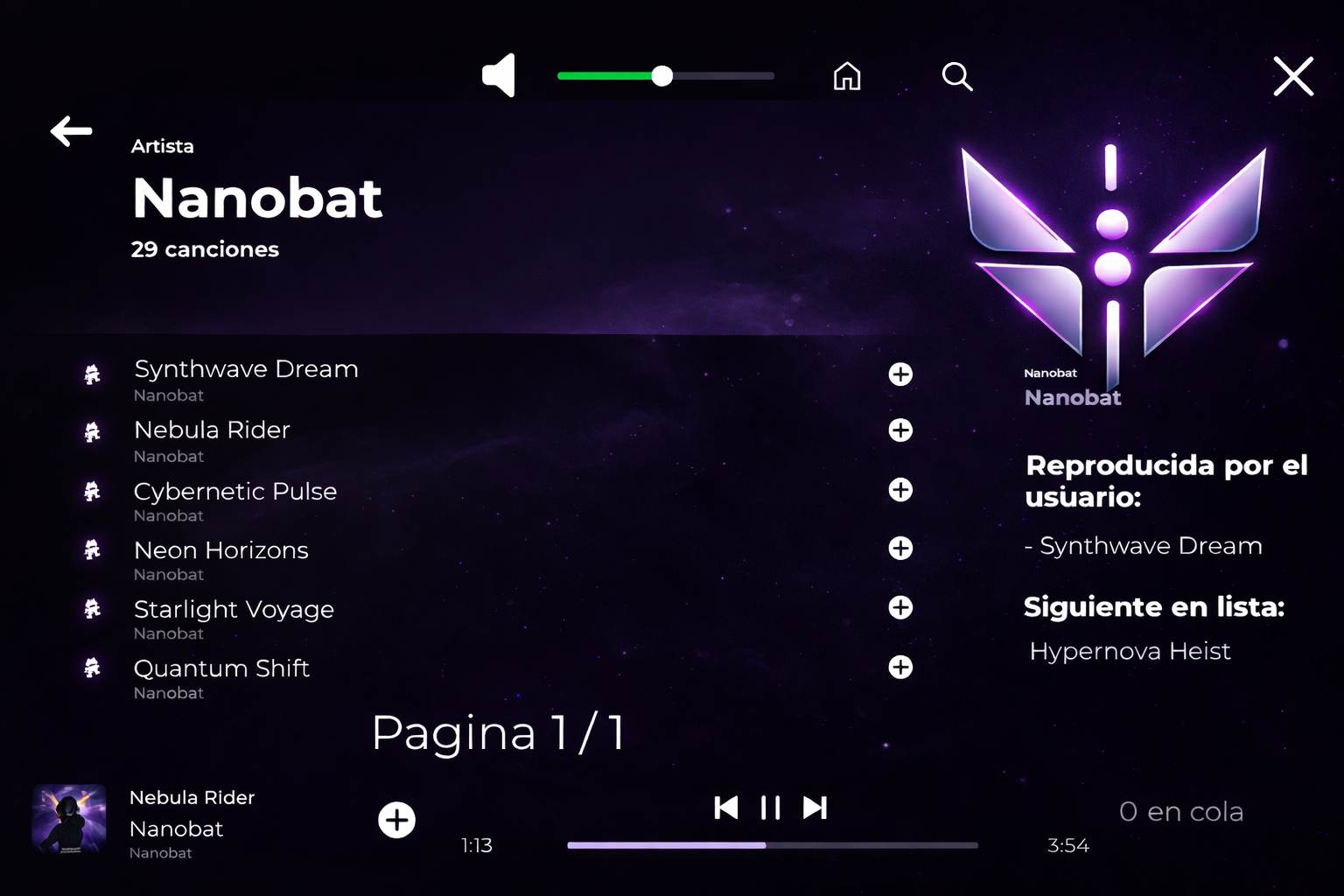Select the Synthwave Dream song
1344x896 pixels.
tap(246, 369)
